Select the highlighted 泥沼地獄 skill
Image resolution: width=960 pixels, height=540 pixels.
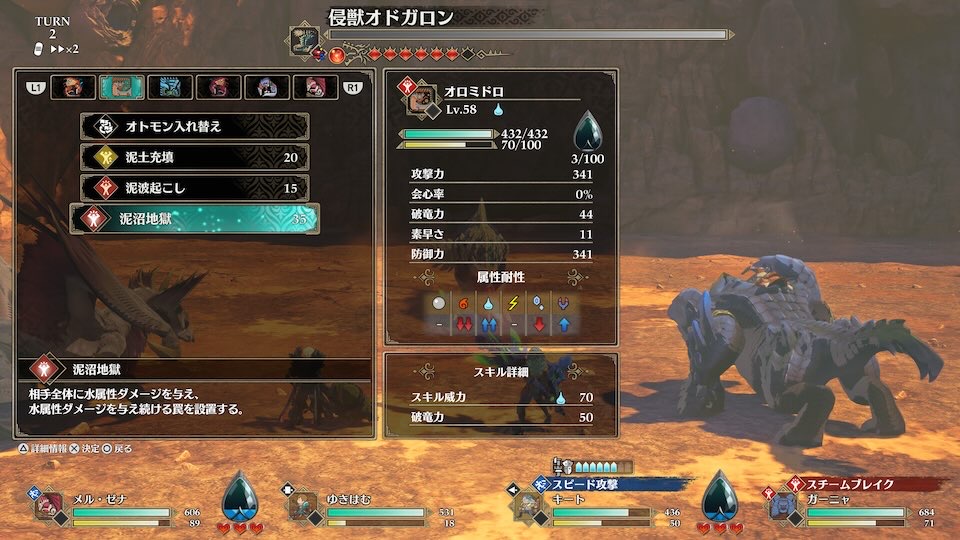(x=194, y=219)
